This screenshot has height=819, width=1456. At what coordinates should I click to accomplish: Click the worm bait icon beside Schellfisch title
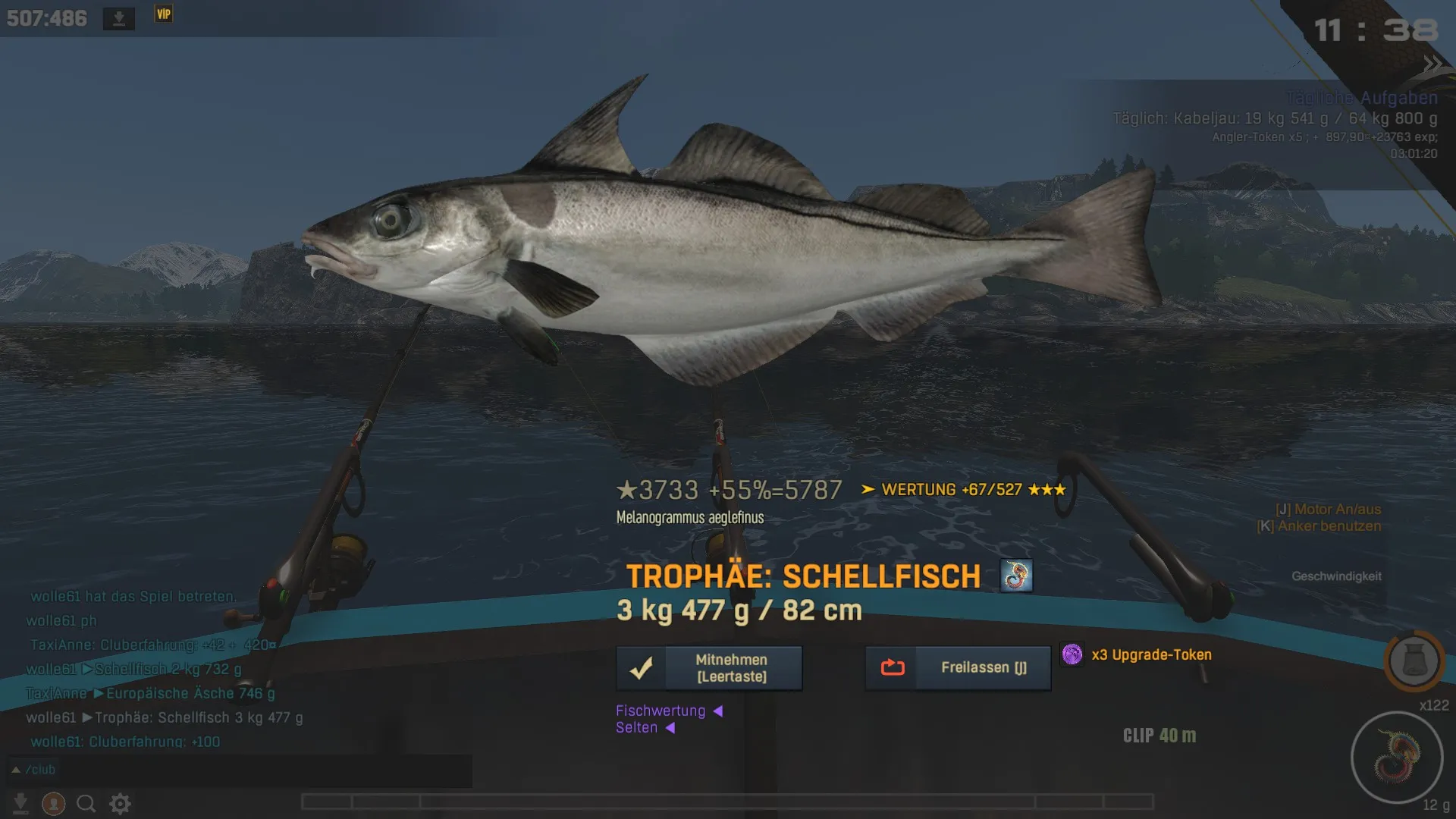pos(1016,576)
